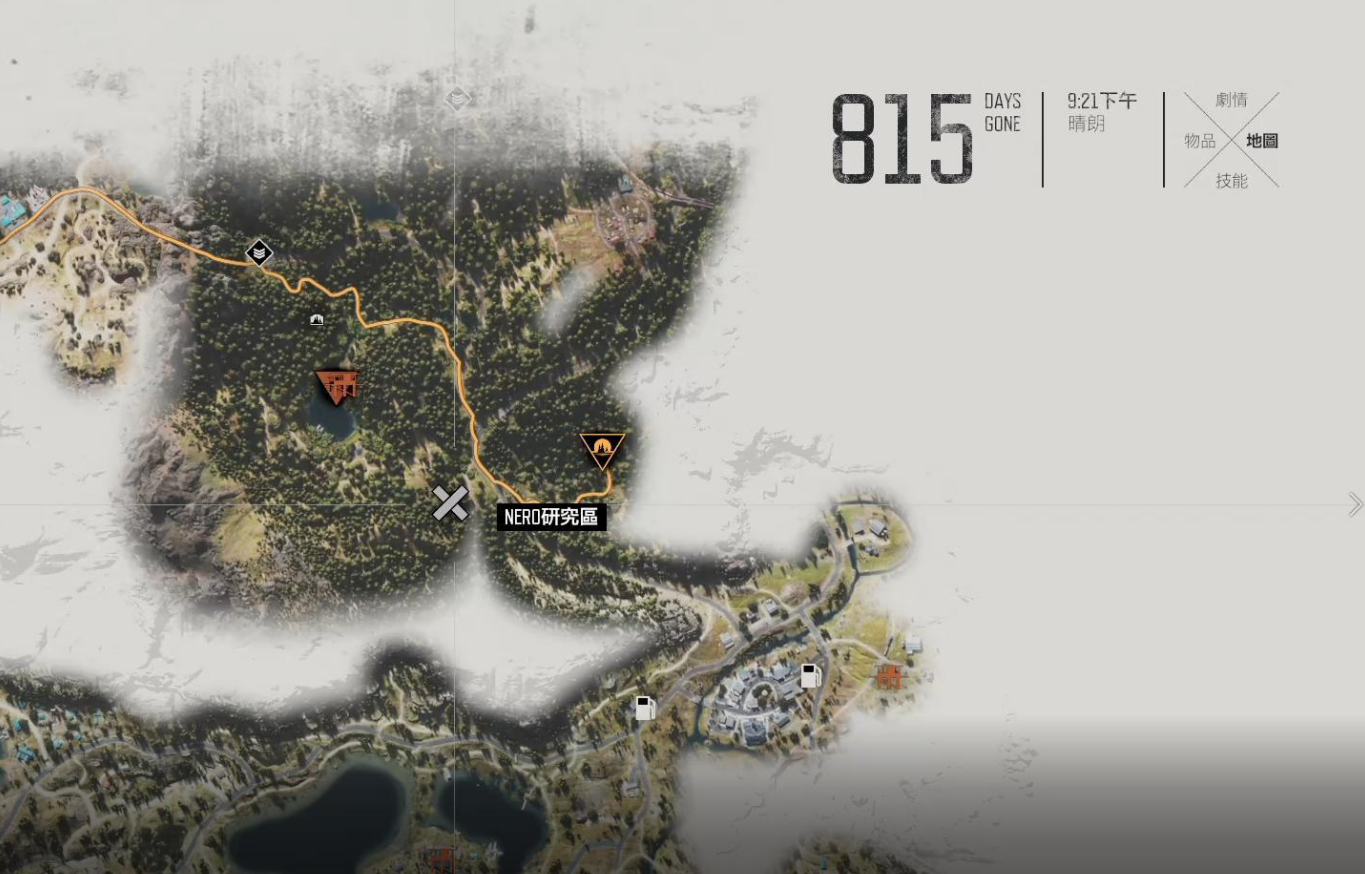Select the black diamond marker on the orange route

pyautogui.click(x=259, y=253)
